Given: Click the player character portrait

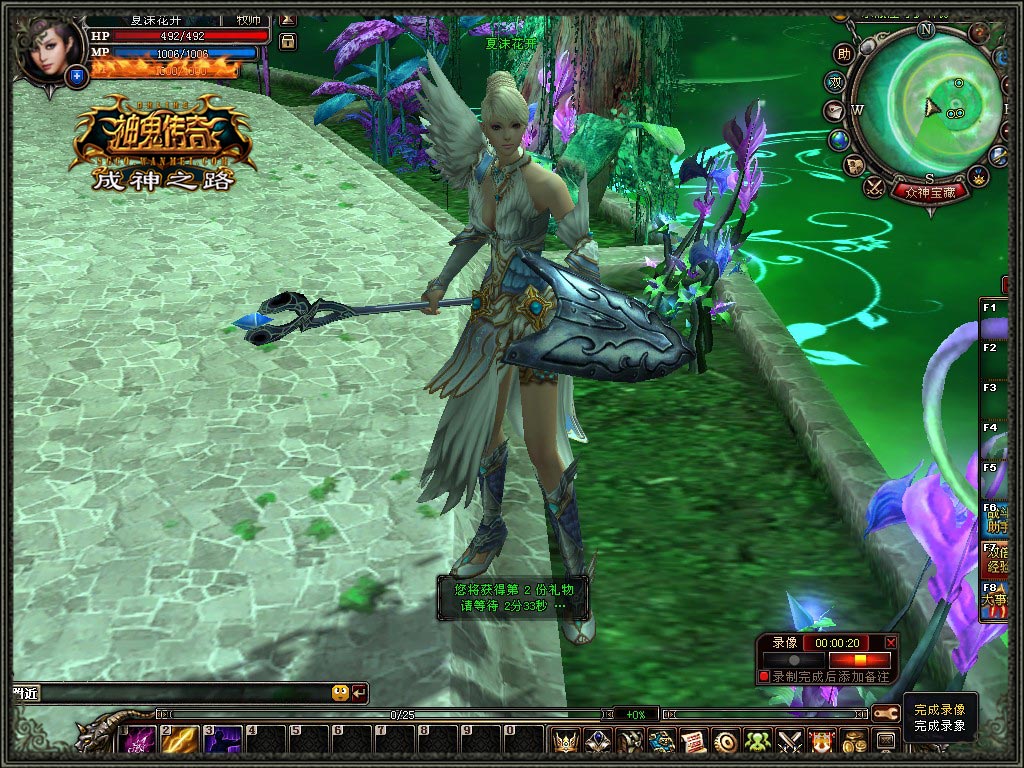Looking at the screenshot, I should 47,48.
